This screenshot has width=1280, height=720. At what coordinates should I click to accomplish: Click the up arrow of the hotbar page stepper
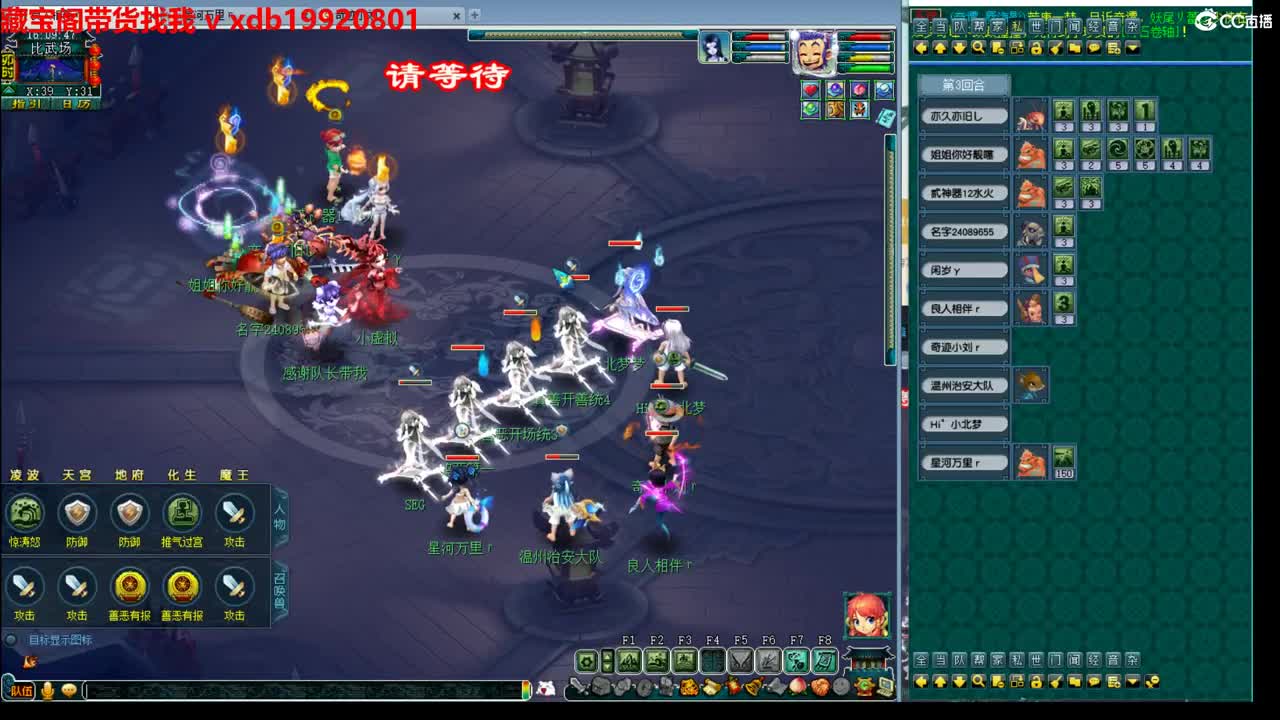[x=607, y=654]
